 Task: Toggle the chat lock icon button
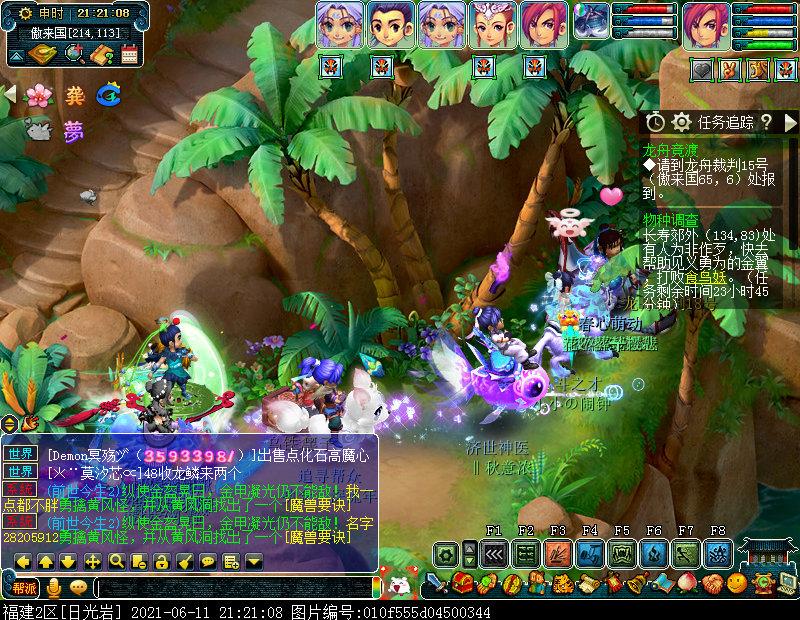tap(161, 561)
